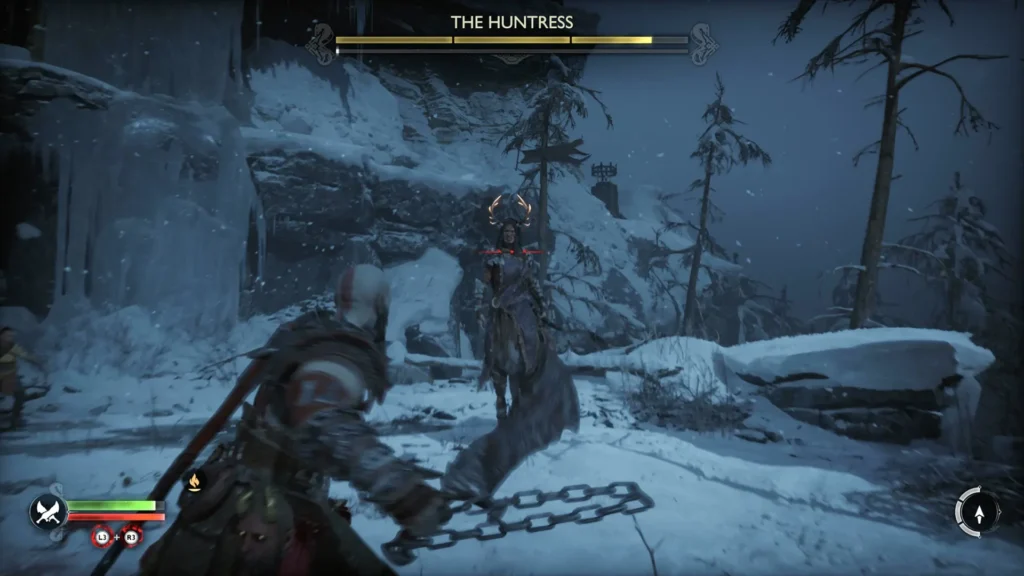The height and width of the screenshot is (576, 1024).
Task: Select the crossed blades weapon icon
Action: click(47, 511)
